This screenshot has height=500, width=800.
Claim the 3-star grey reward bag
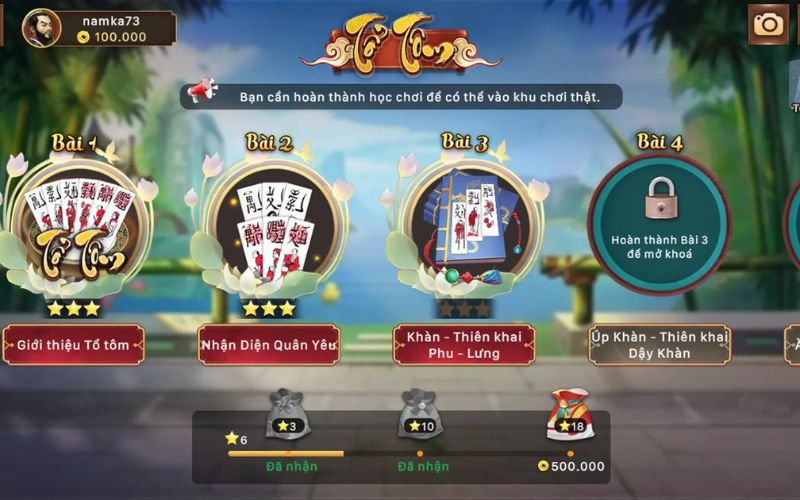(287, 414)
